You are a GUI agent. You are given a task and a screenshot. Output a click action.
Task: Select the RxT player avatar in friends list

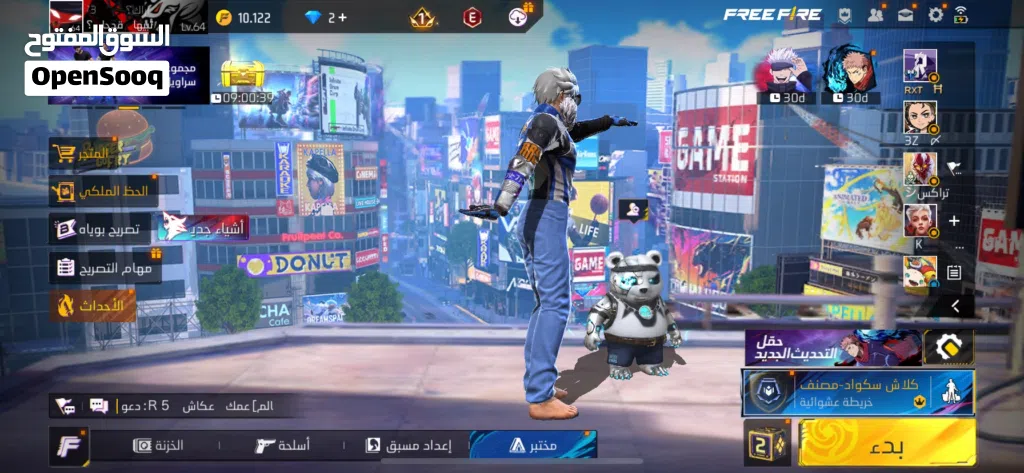919,65
